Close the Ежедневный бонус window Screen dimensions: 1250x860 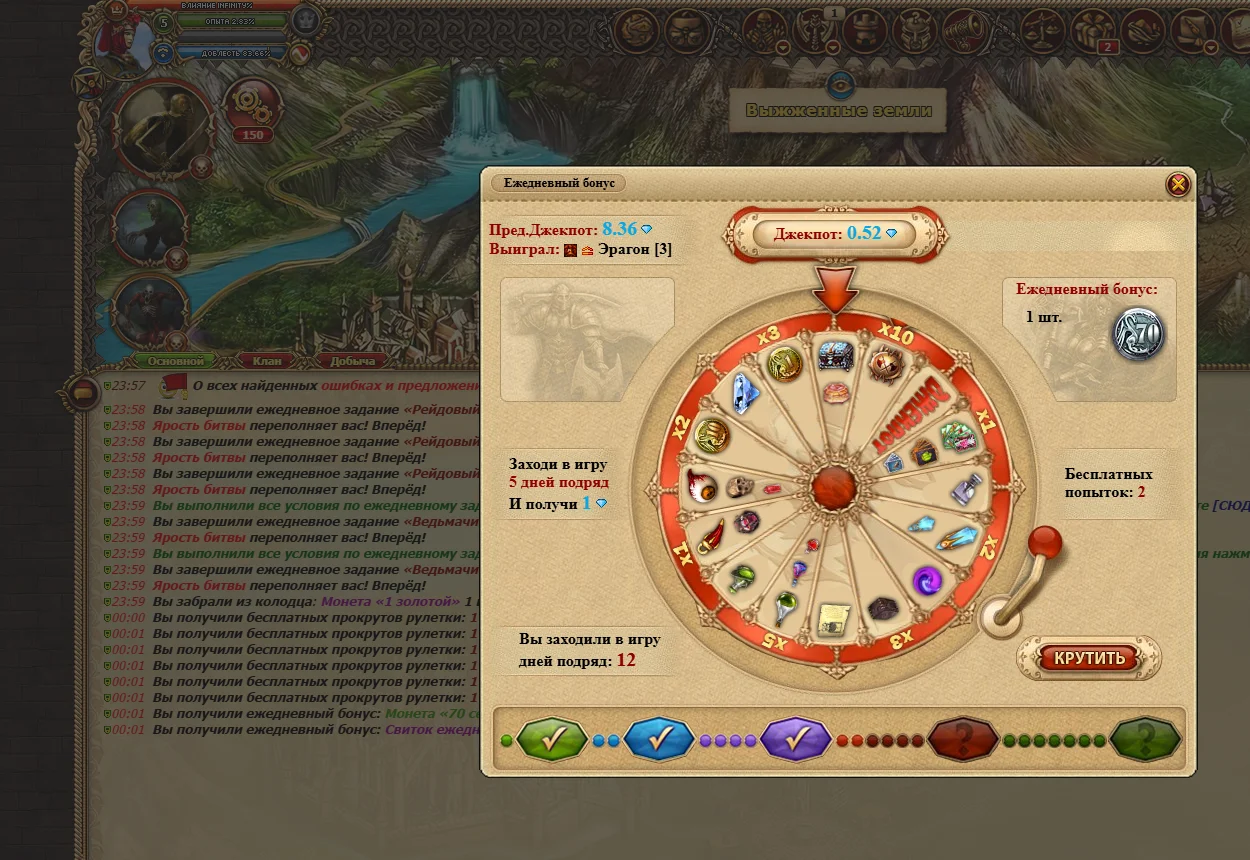[x=1178, y=184]
